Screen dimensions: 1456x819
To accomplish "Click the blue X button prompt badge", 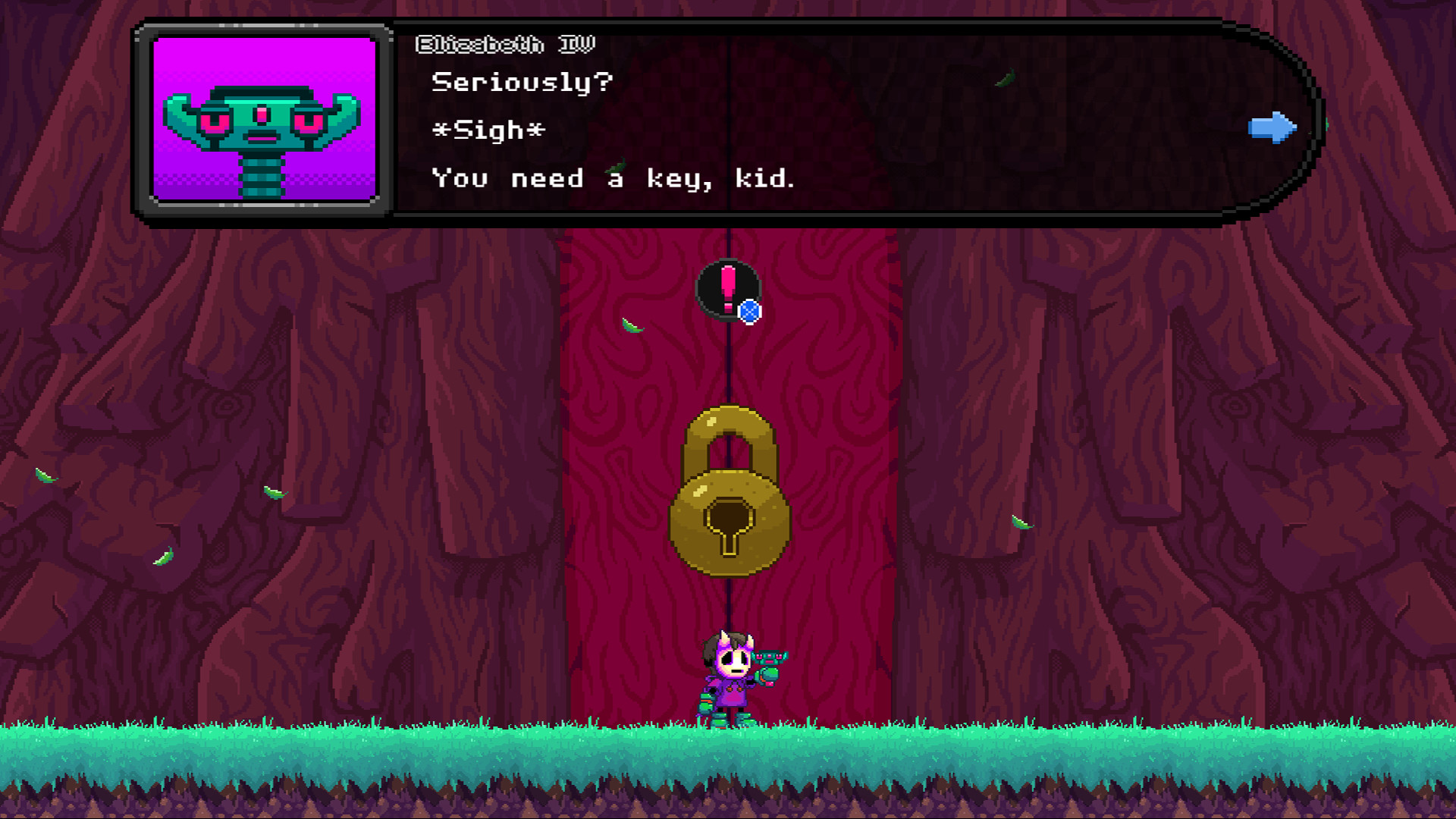I will point(749,309).
